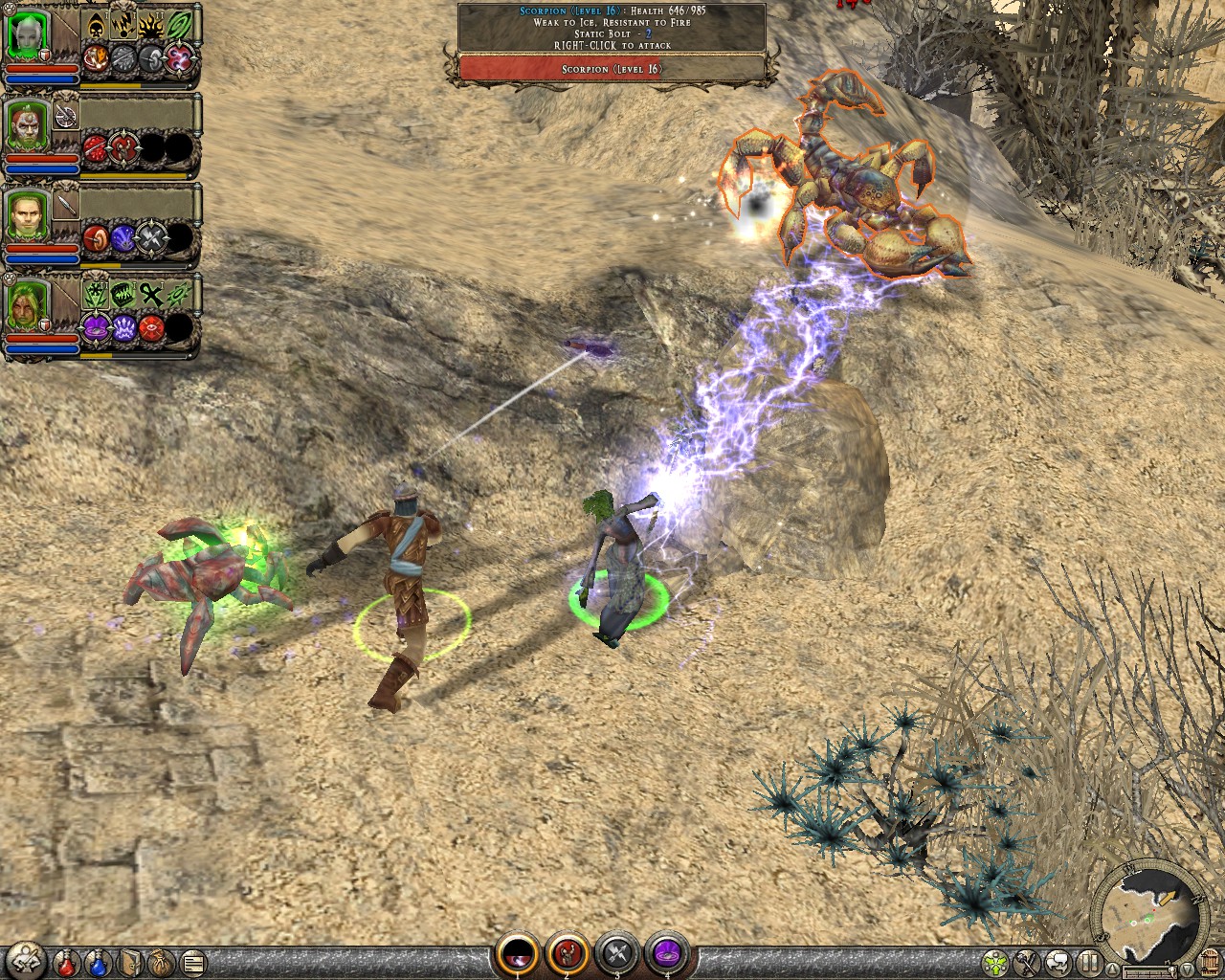Select the blue mana potion icon
Screen dimensions: 1225x980
pyautogui.click(x=98, y=965)
